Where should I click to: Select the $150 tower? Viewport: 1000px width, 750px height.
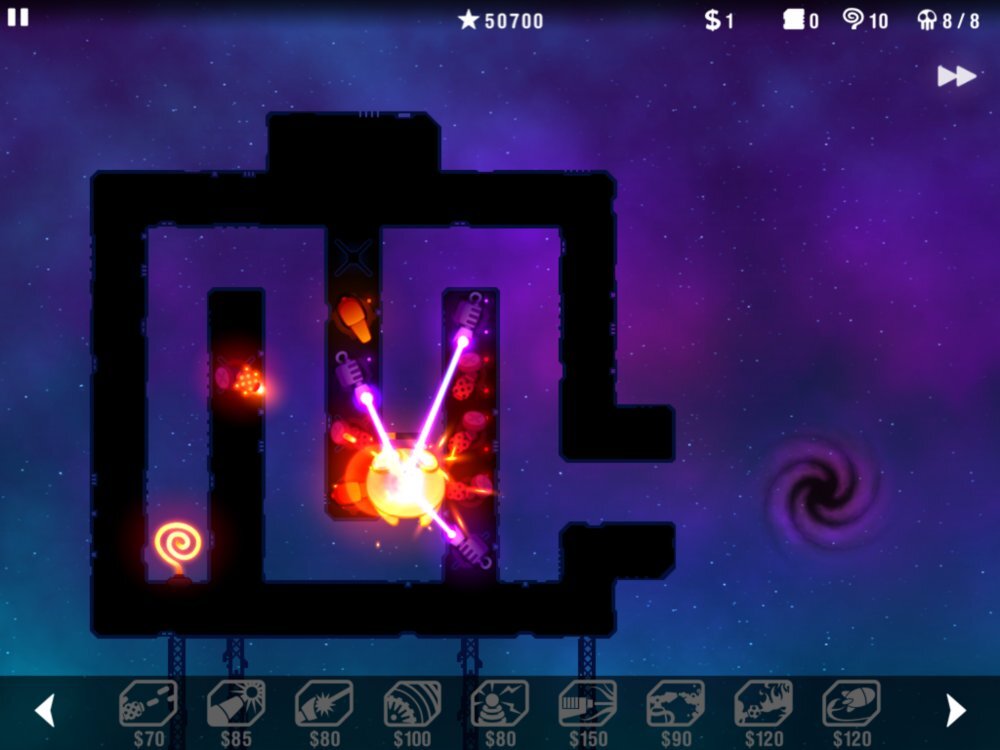[x=588, y=705]
